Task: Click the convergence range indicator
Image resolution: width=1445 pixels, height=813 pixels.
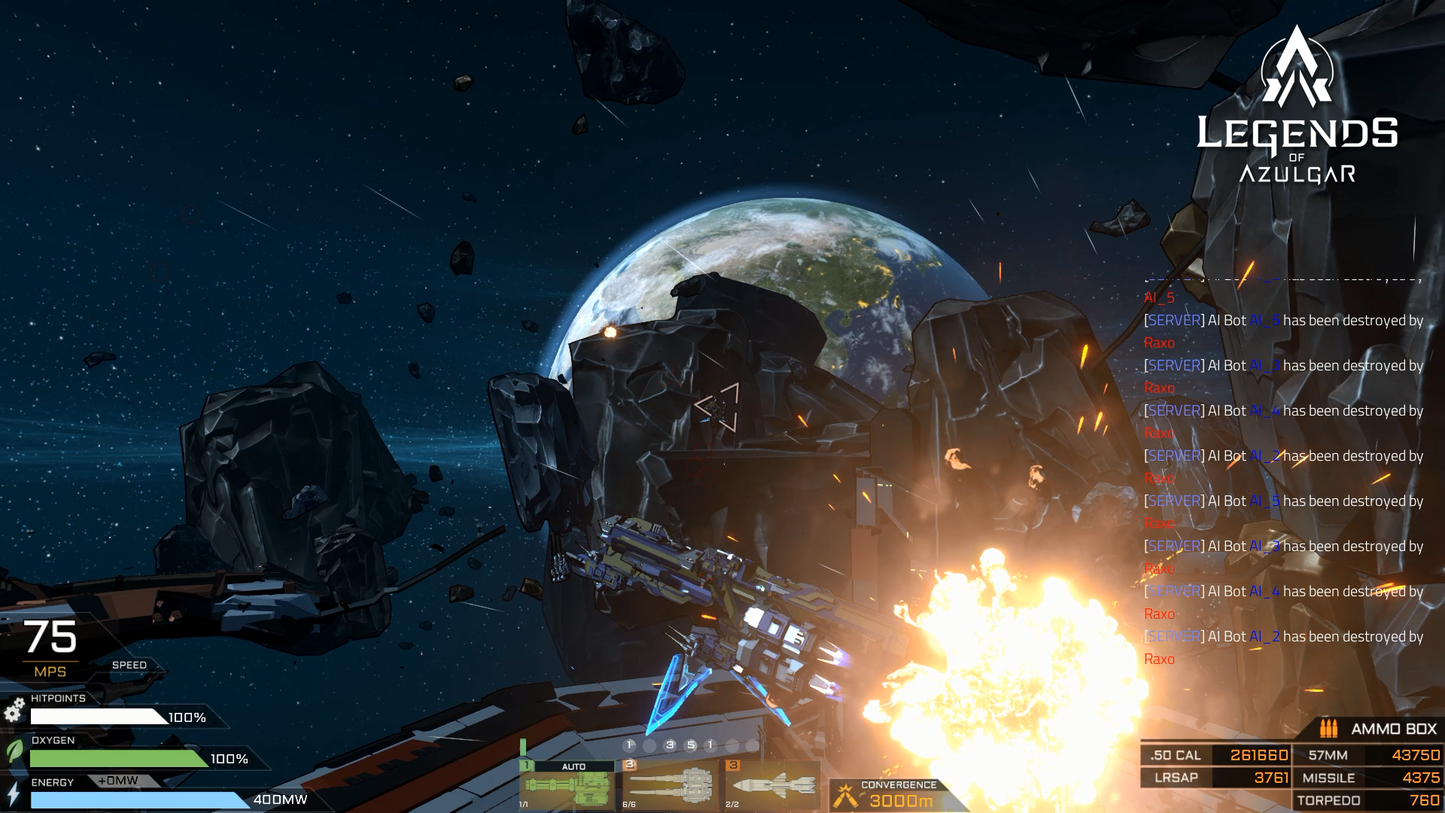Action: coord(897,795)
